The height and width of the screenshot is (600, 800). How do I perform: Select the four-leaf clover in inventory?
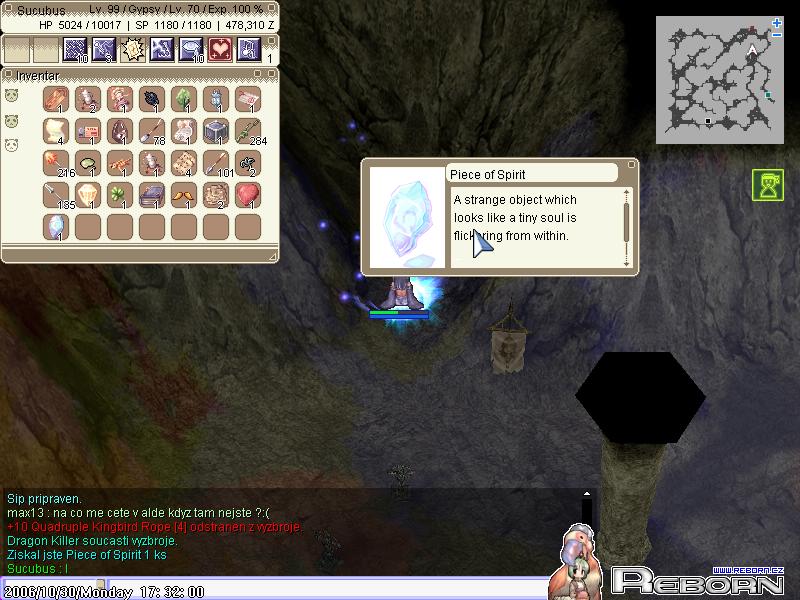(x=120, y=194)
